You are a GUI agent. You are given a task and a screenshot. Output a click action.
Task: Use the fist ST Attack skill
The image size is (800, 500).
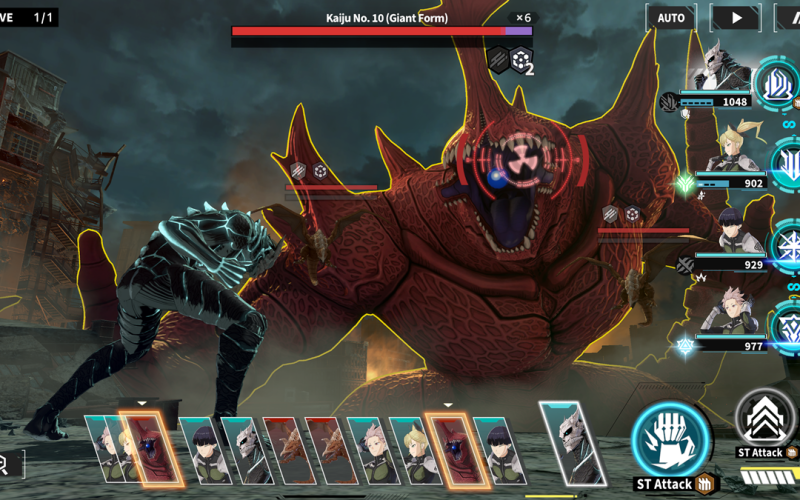pos(670,438)
